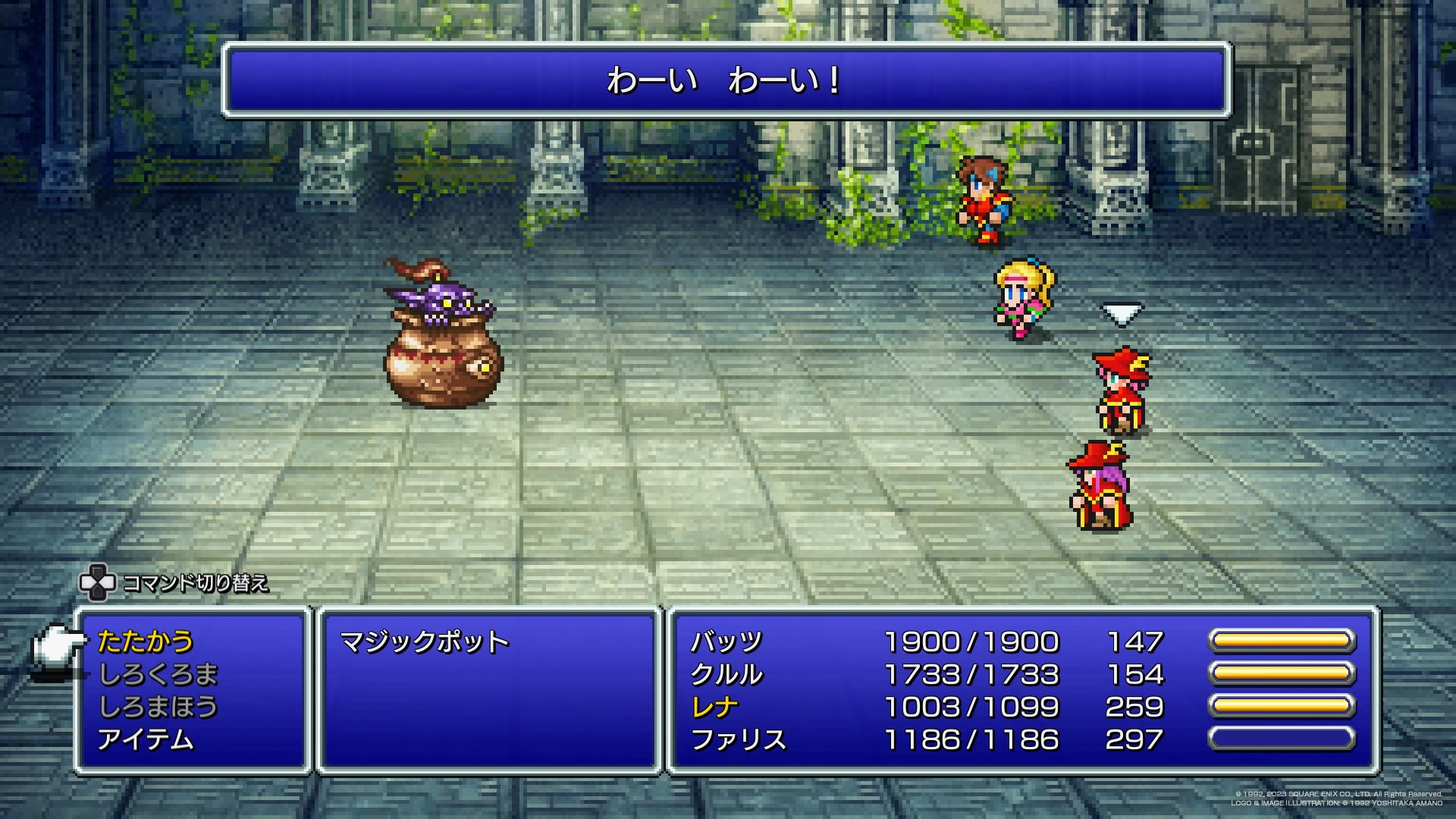
Task: Select クルル in the party list
Action: tap(726, 675)
